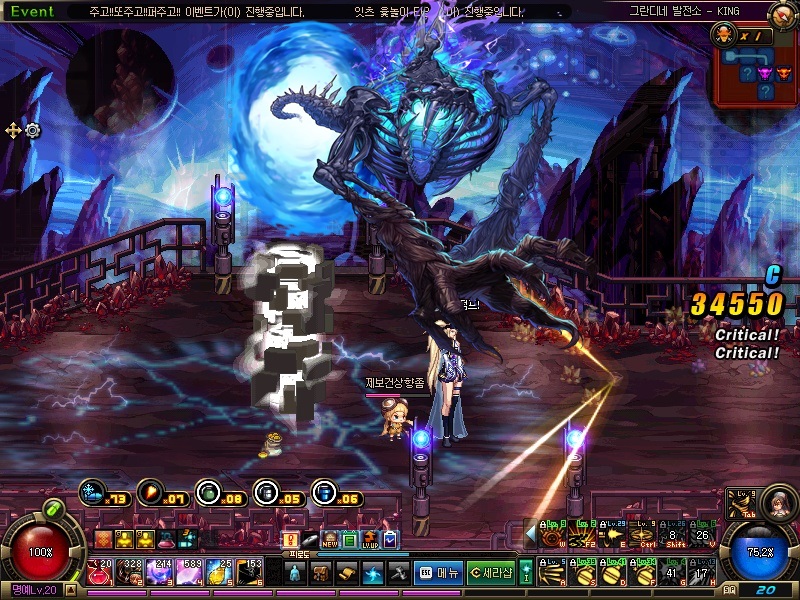Toggle the gear settings icon at left edge
Viewport: 800px width, 600px height.
33,130
